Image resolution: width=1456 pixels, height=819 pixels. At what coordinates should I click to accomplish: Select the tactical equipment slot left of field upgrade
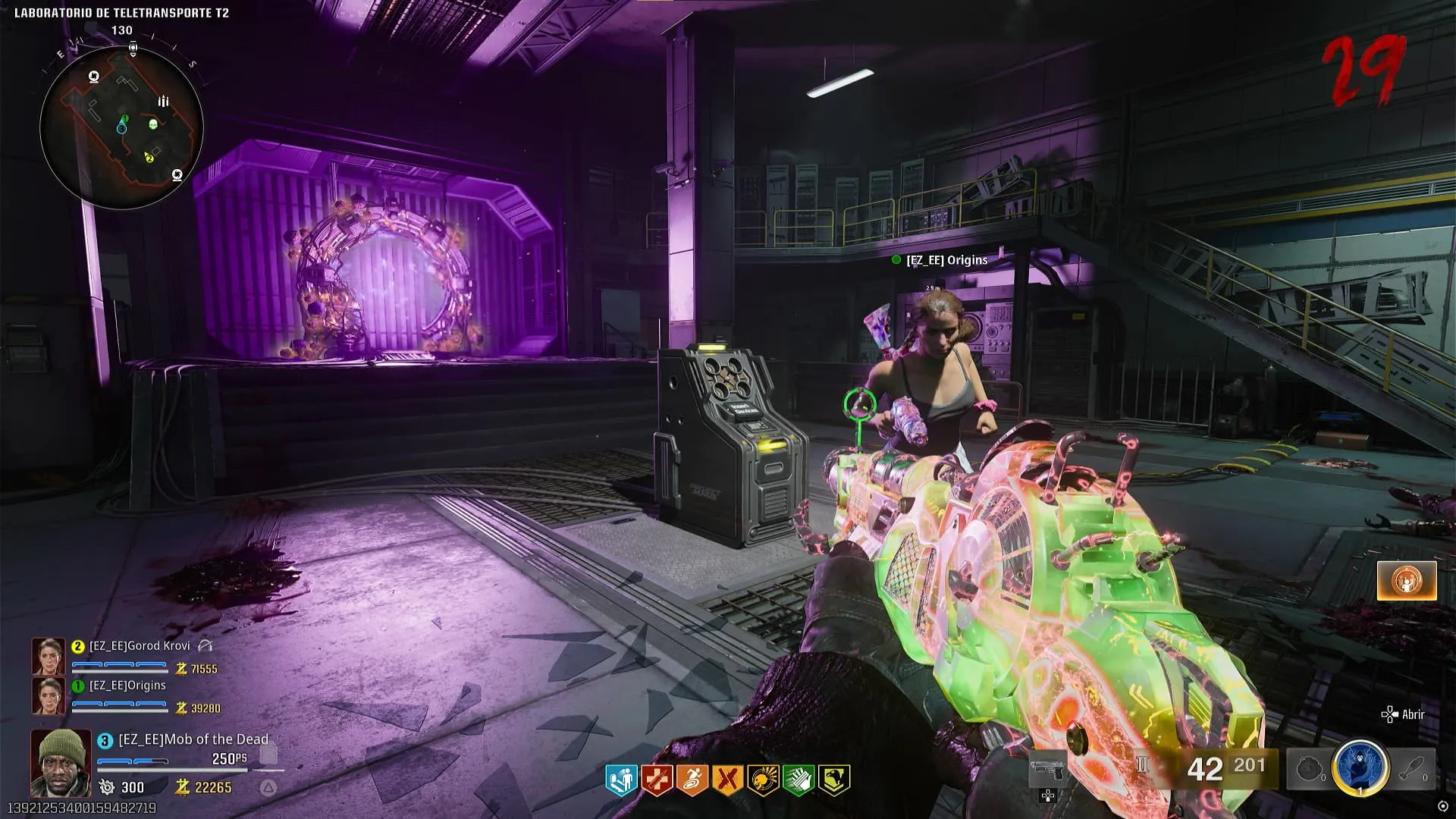[1310, 770]
